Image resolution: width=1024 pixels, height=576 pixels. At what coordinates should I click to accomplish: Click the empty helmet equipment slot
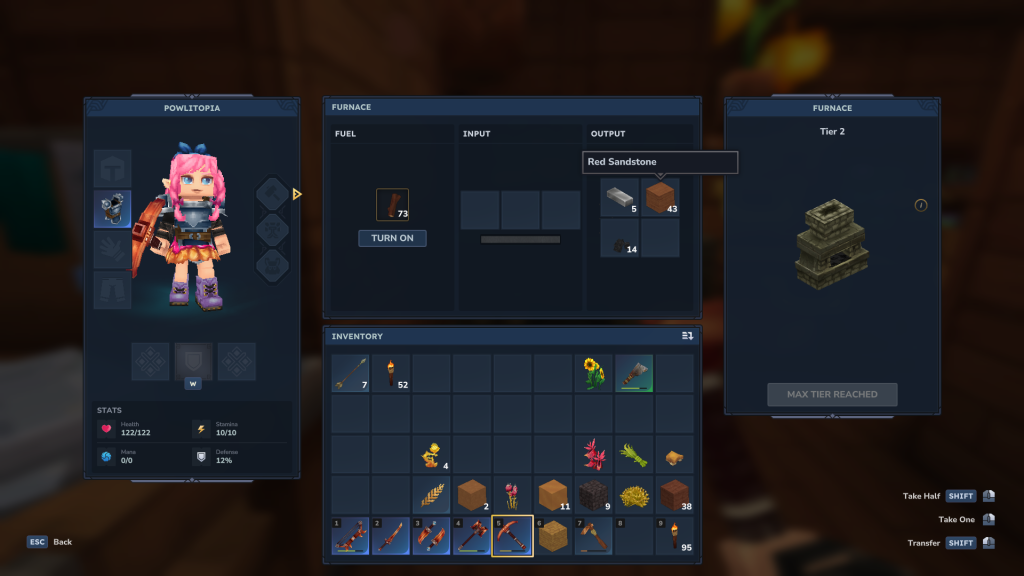[x=112, y=168]
